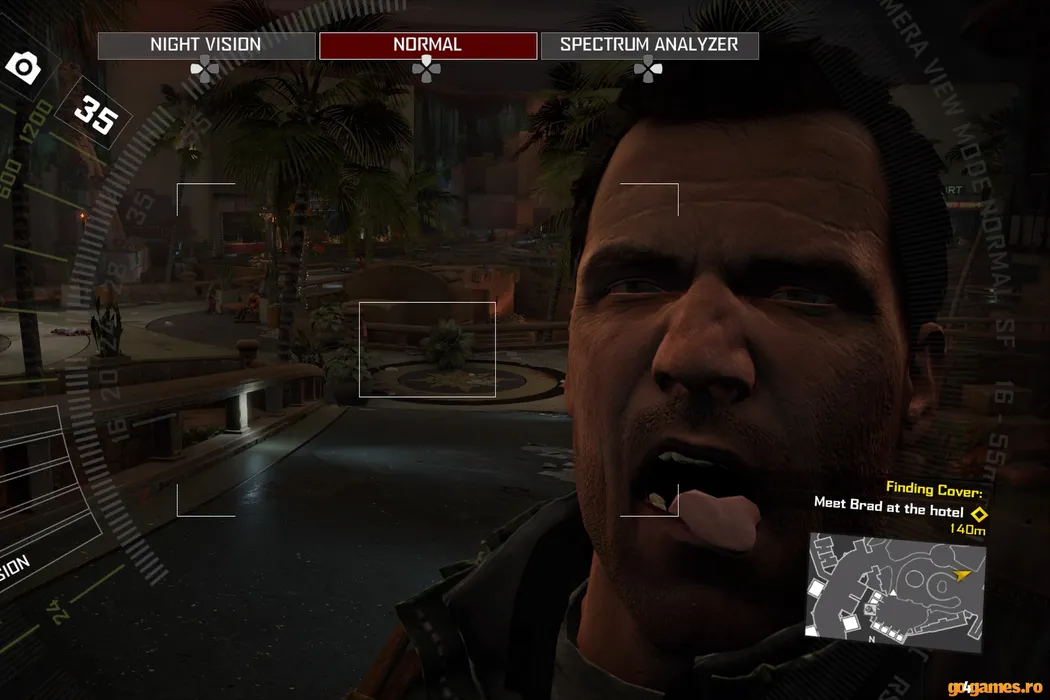
Task: Open the minimap
Action: click(x=896, y=583)
